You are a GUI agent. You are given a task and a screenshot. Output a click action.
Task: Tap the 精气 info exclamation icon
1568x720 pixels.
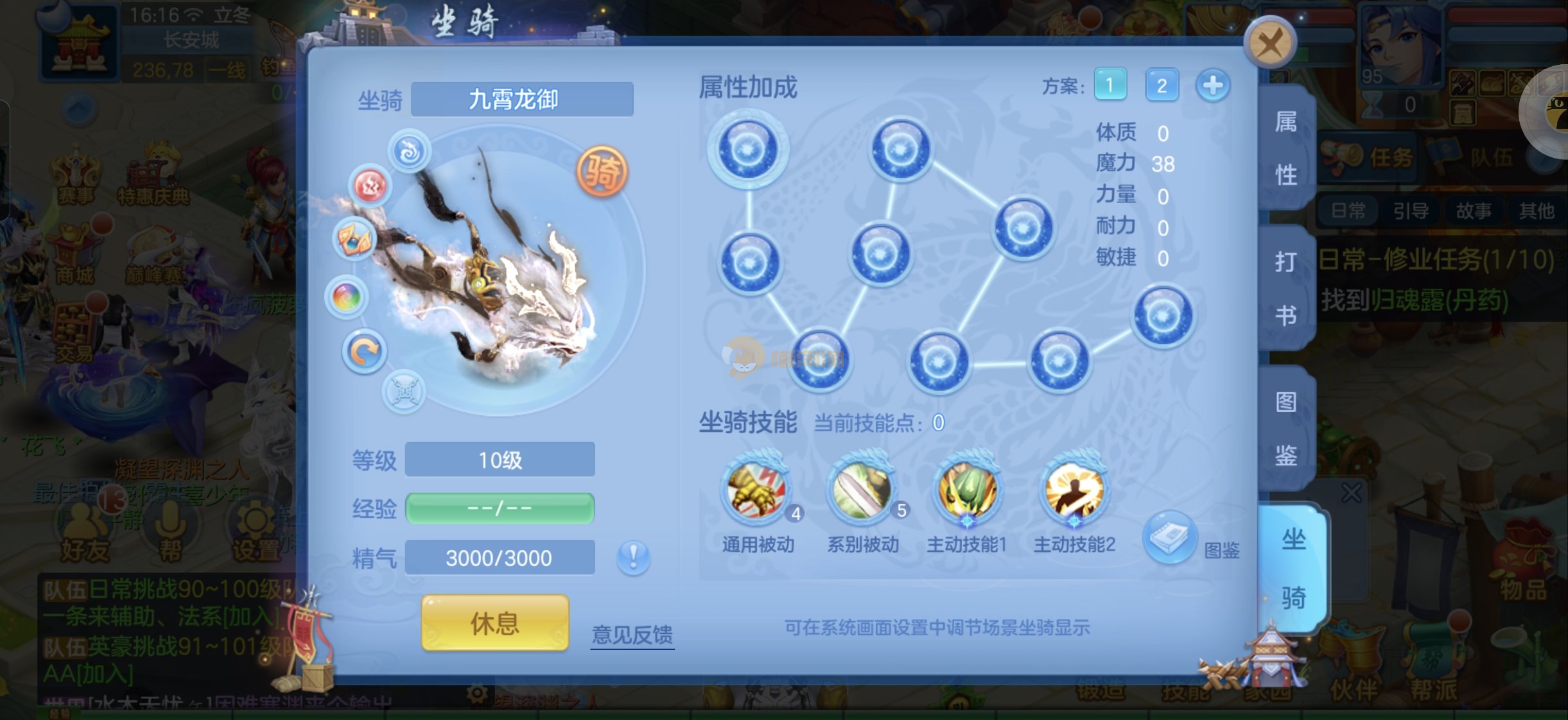click(633, 556)
